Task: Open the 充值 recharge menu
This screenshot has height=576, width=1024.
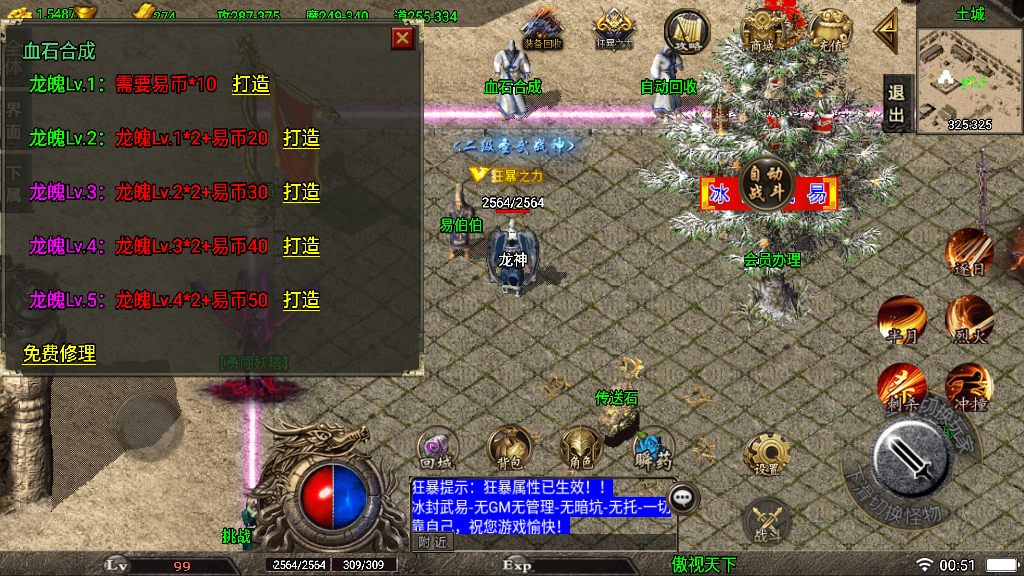Action: [x=829, y=29]
